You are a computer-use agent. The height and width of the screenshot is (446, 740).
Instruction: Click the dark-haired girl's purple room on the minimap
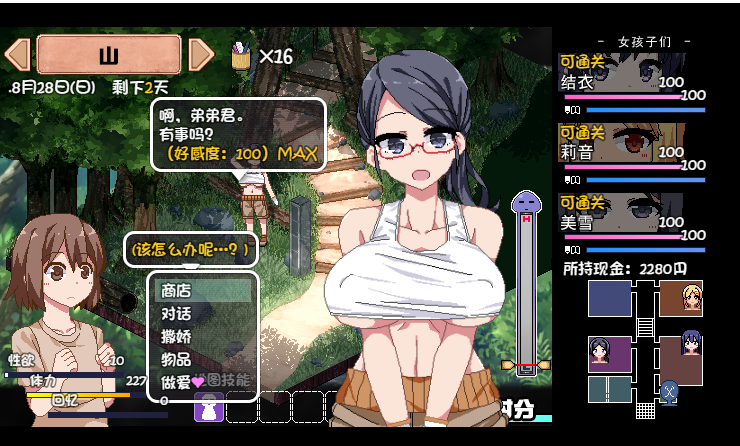point(609,354)
